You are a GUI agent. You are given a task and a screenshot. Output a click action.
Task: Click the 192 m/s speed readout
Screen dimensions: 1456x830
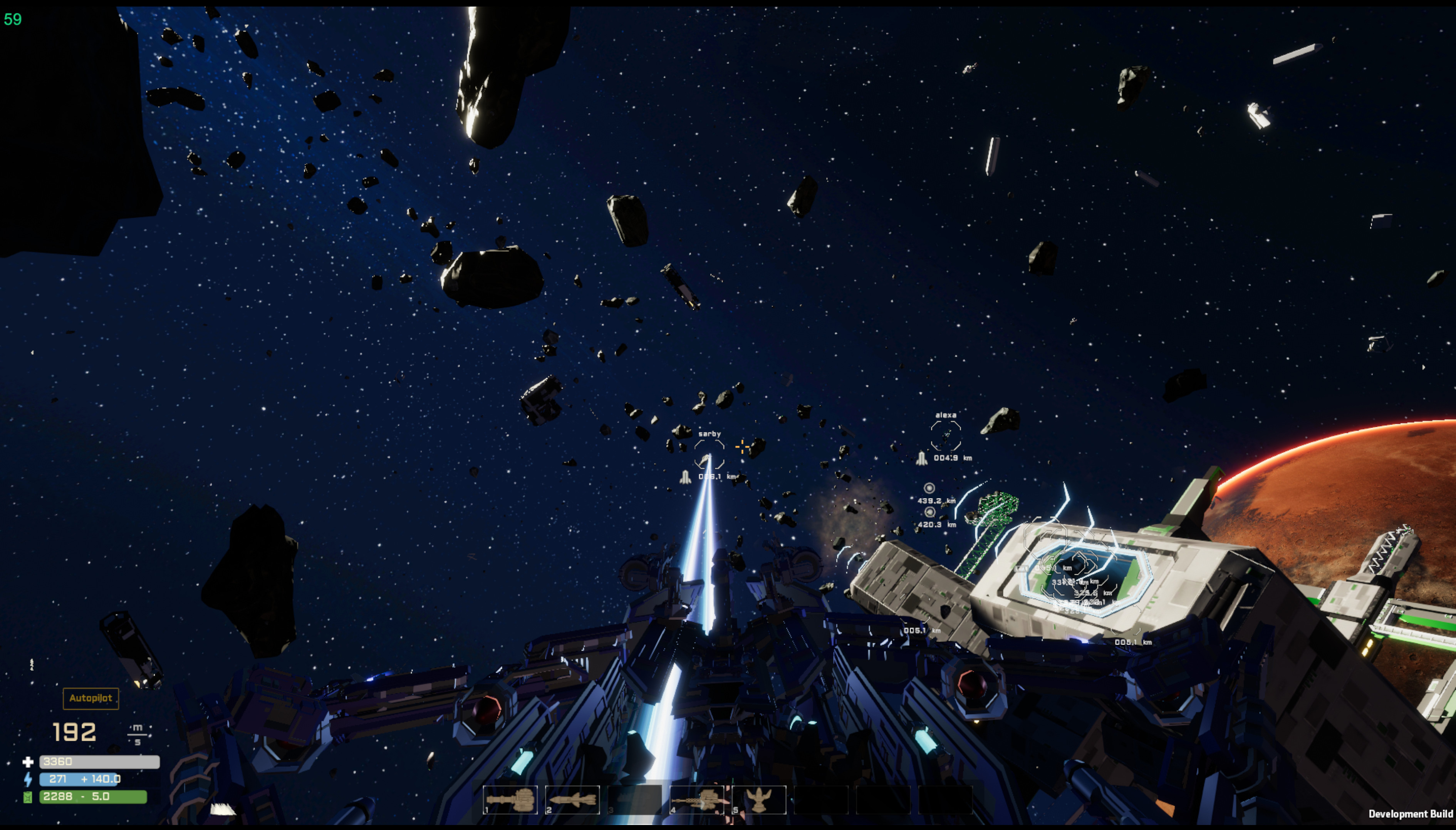point(74,731)
